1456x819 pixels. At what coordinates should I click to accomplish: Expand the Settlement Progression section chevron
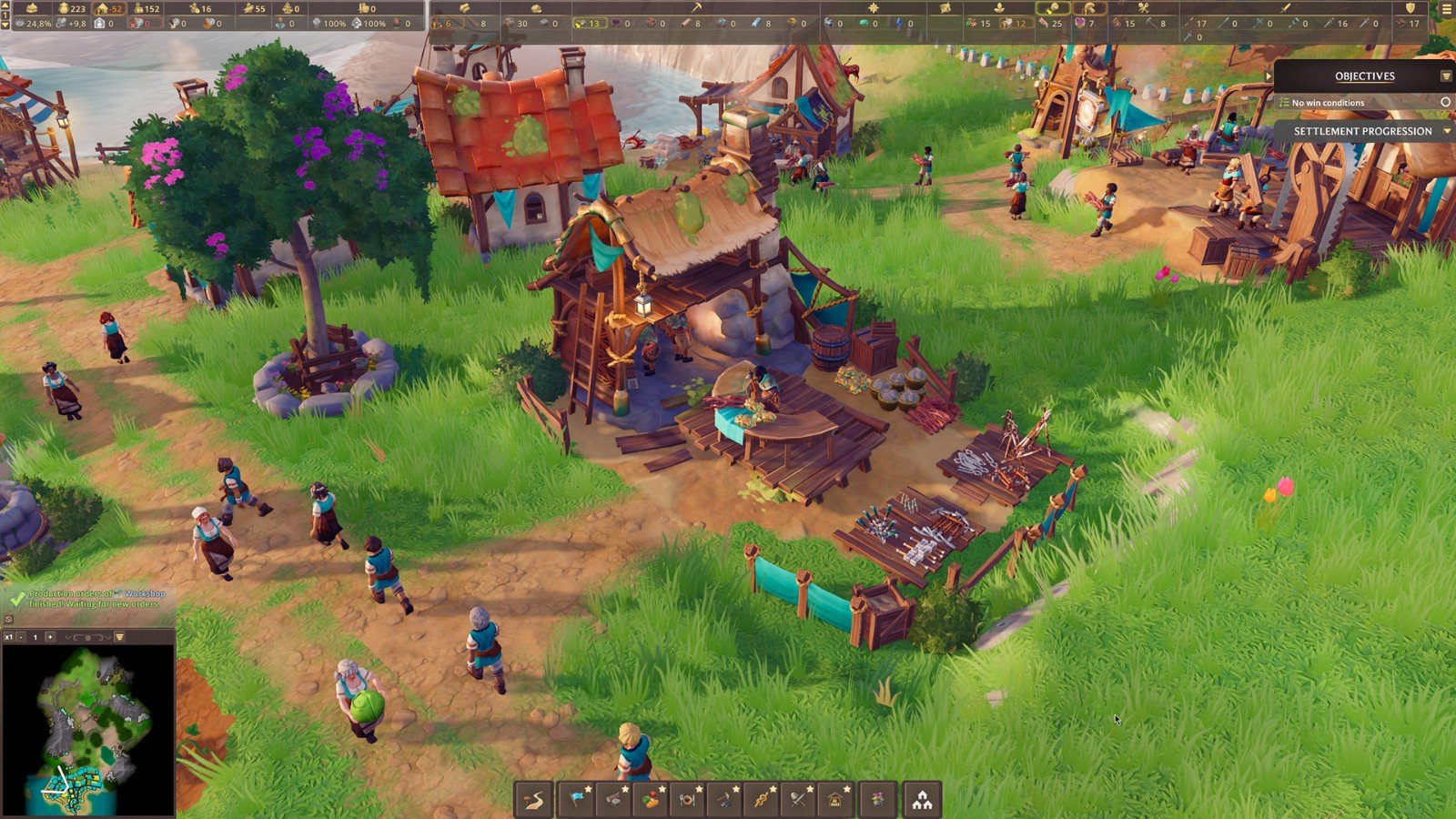(1447, 131)
